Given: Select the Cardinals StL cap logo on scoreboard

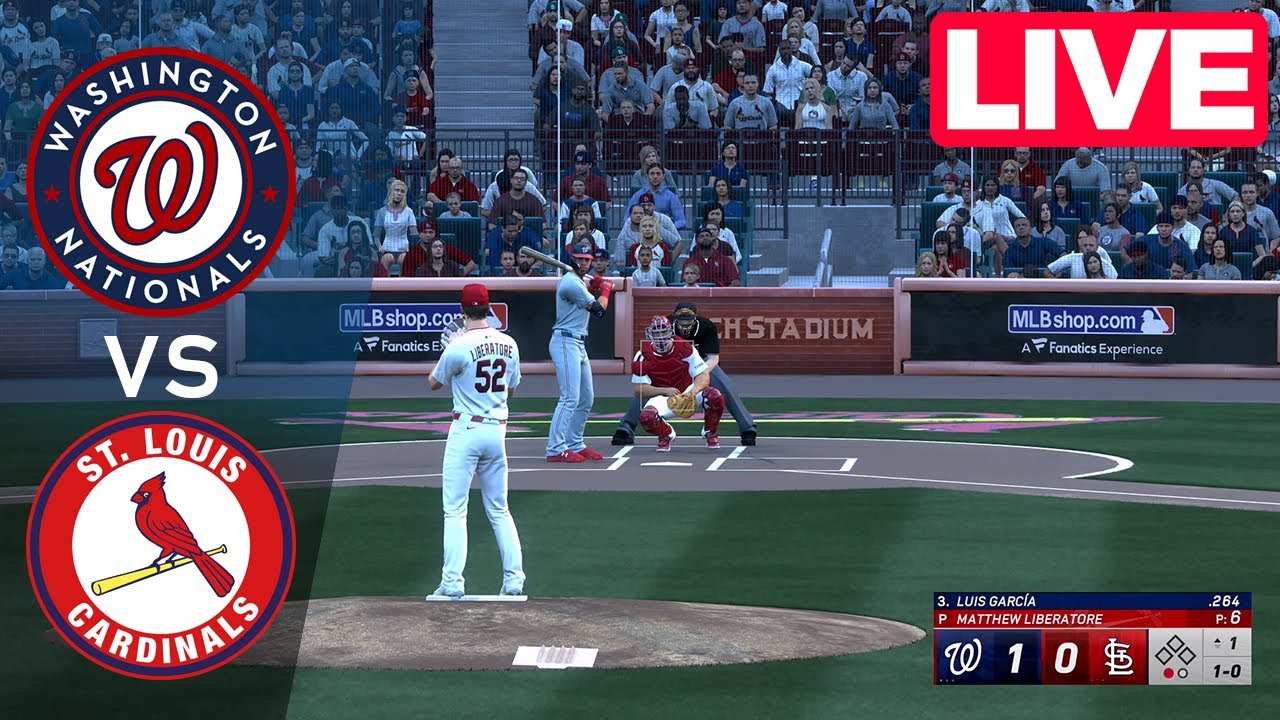Looking at the screenshot, I should 1120,656.
